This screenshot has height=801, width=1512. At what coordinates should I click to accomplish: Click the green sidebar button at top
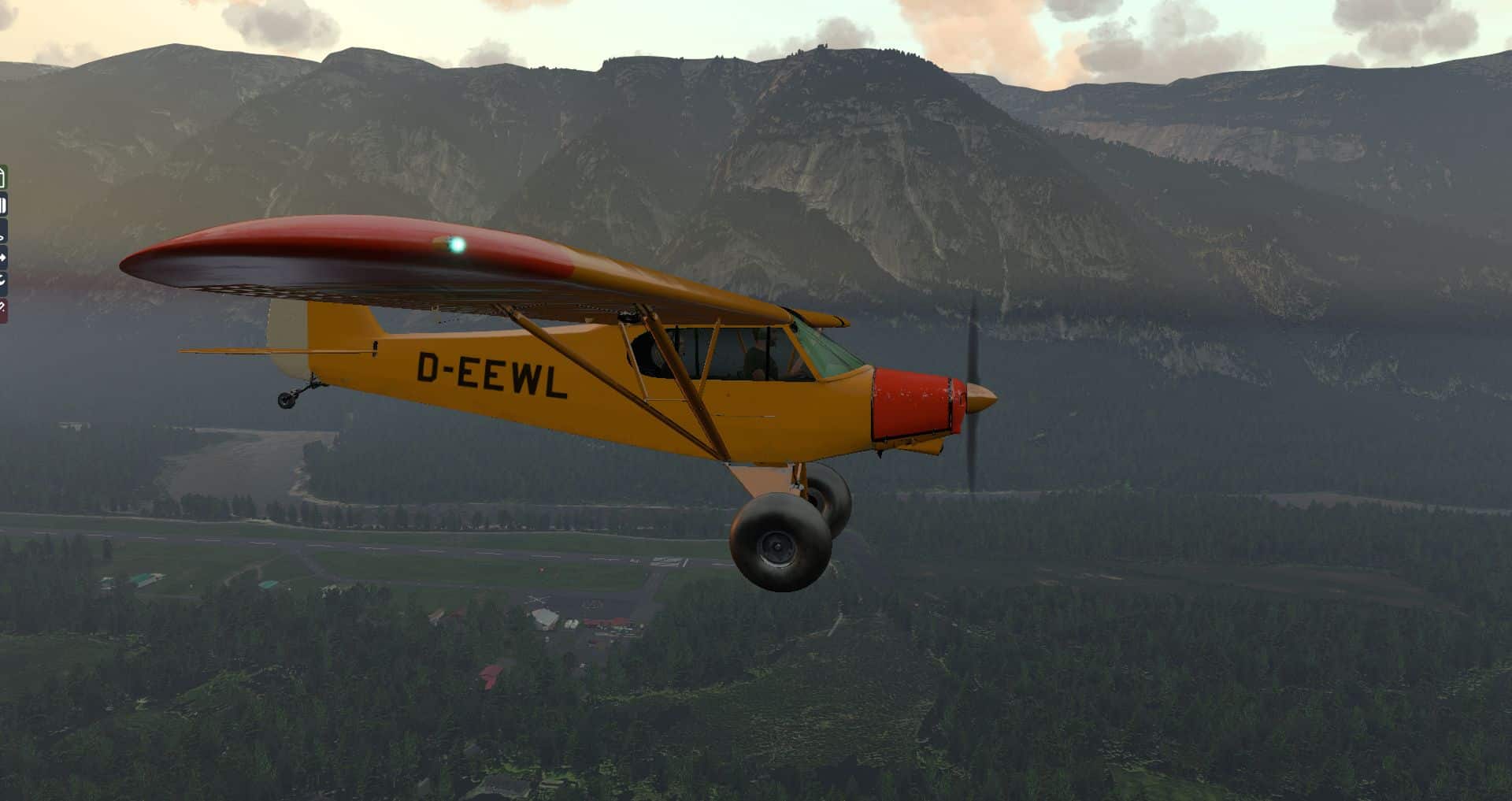click(3, 178)
